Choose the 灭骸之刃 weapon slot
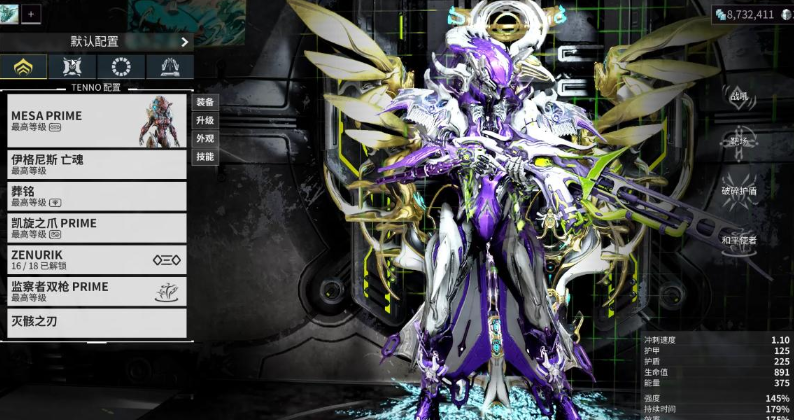The height and width of the screenshot is (420, 794). pos(97,322)
